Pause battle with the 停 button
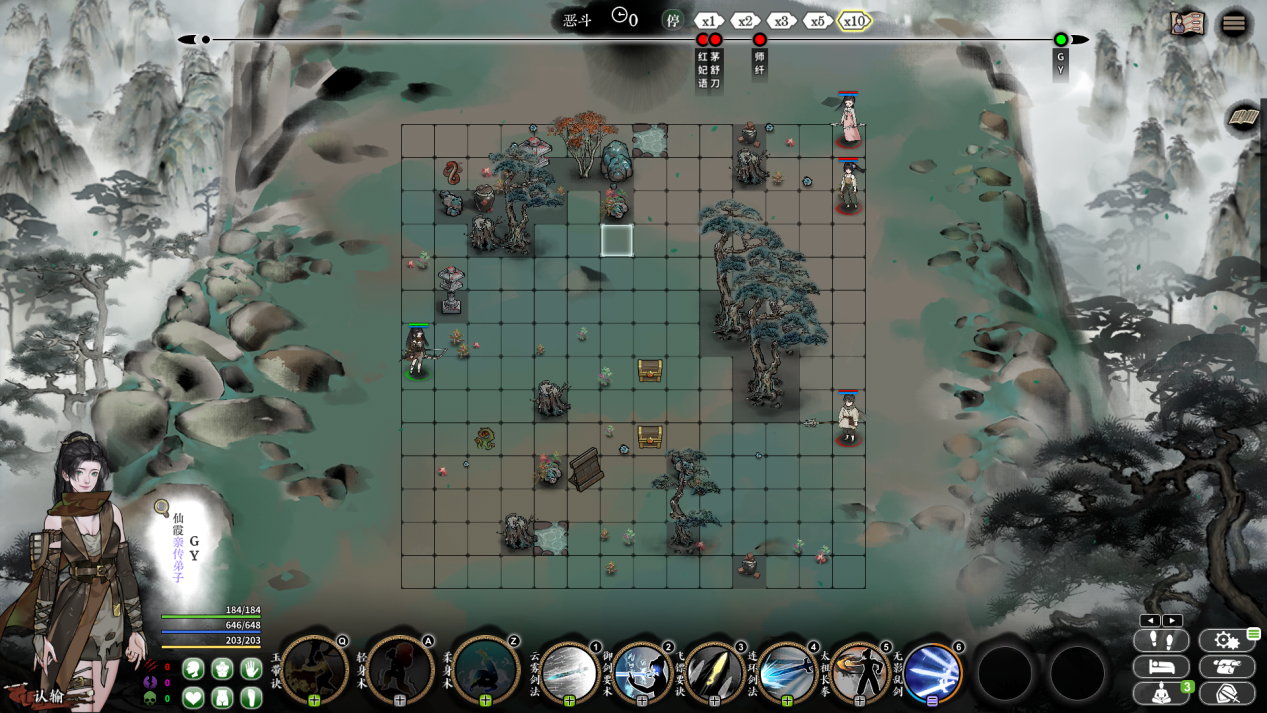1267x713 pixels. (673, 20)
